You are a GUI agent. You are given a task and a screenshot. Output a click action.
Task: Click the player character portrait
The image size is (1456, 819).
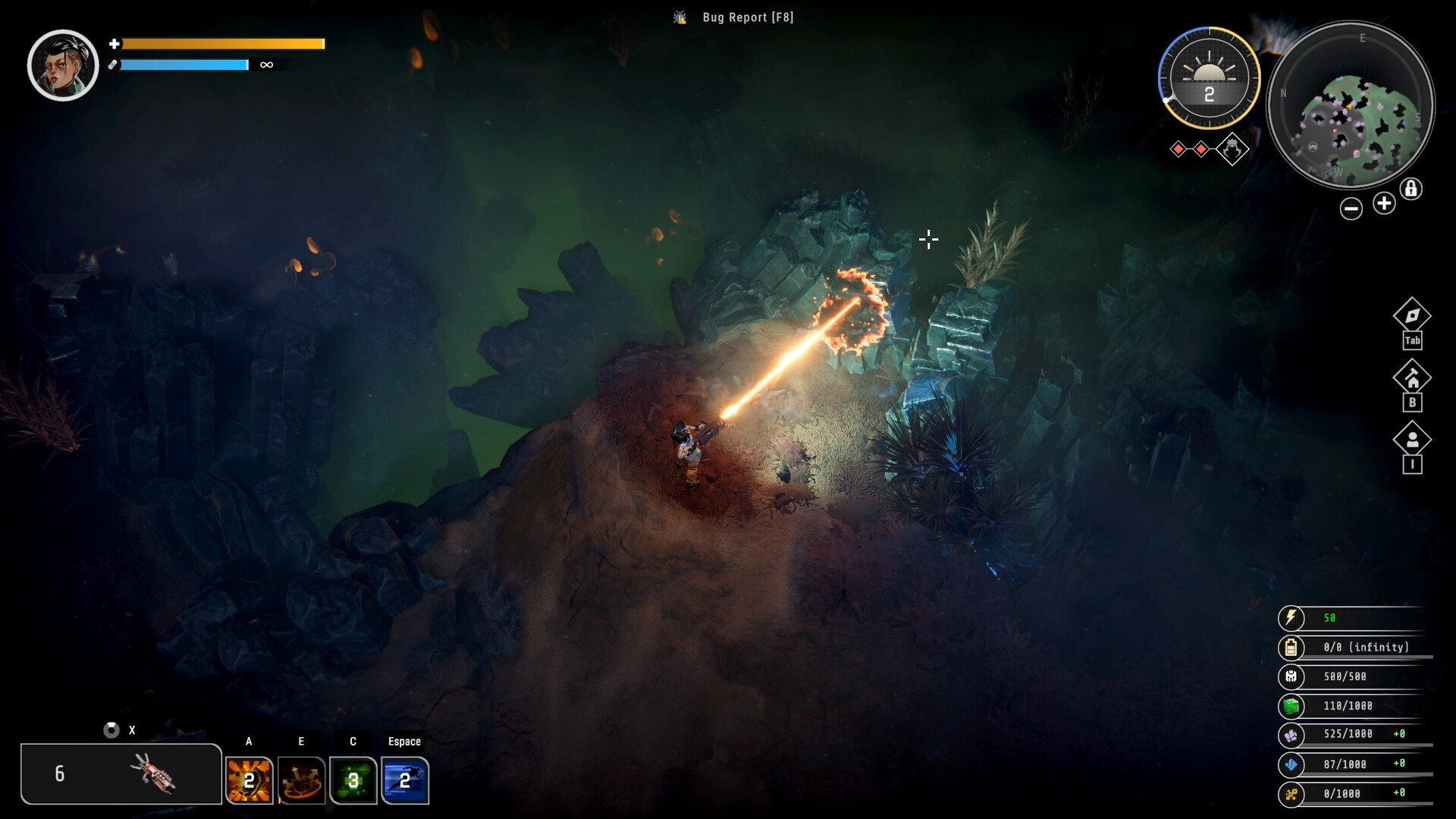coord(63,65)
